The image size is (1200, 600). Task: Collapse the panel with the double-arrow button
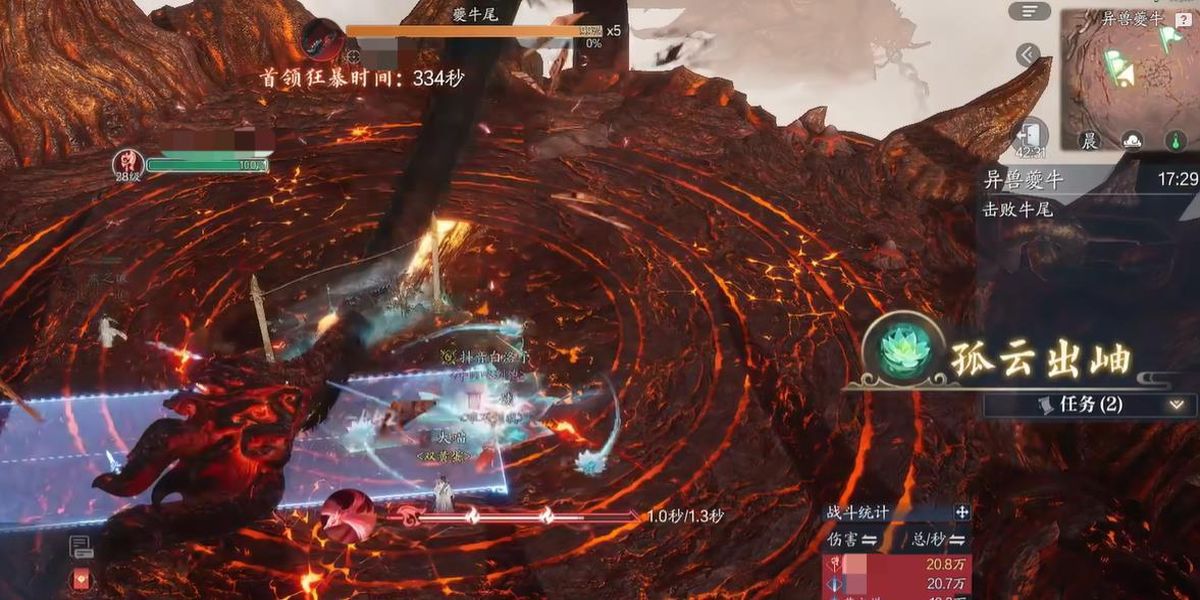tap(1028, 55)
